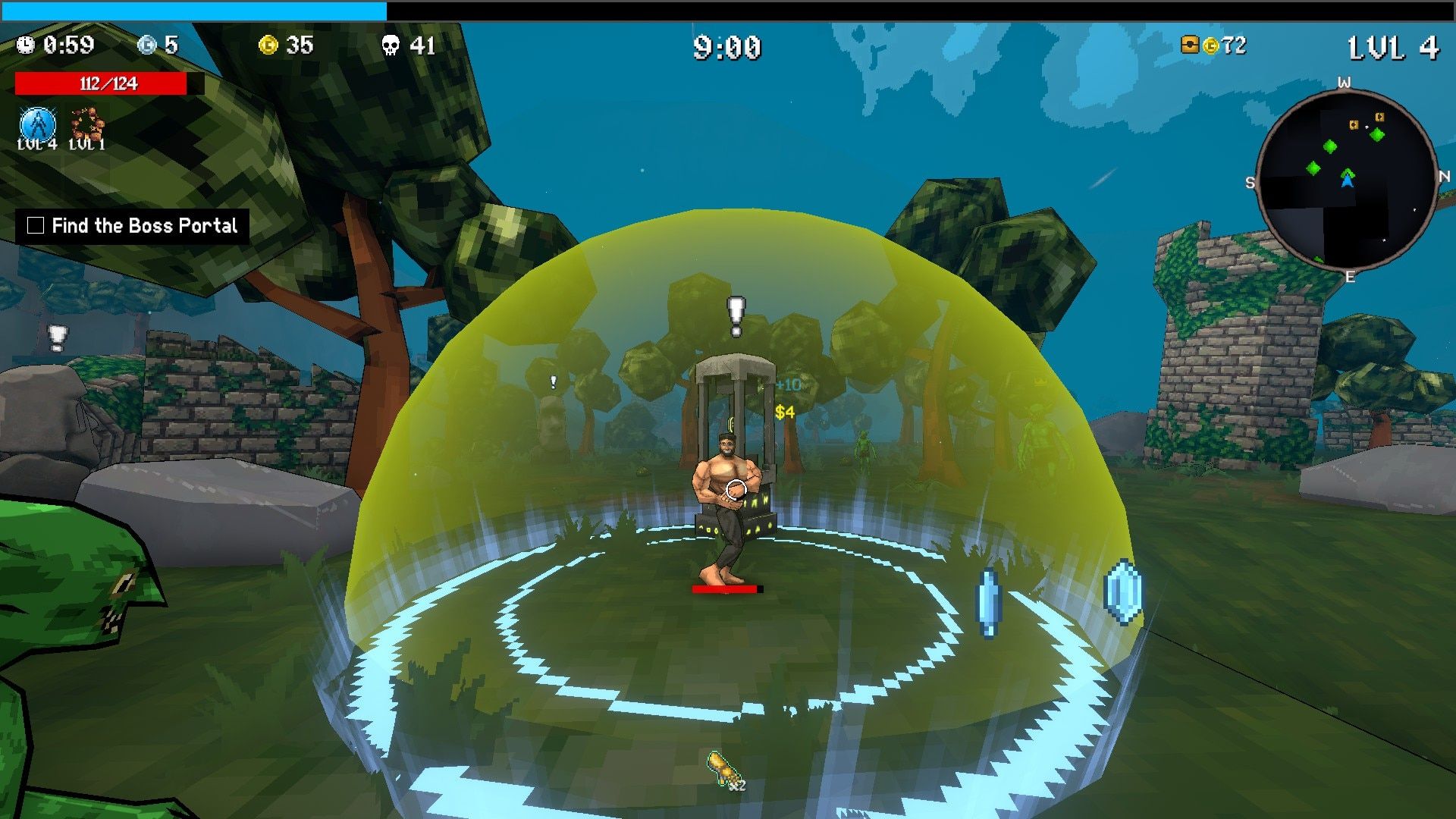Select the LVL 4 label in the top right

pyautogui.click(x=1392, y=45)
